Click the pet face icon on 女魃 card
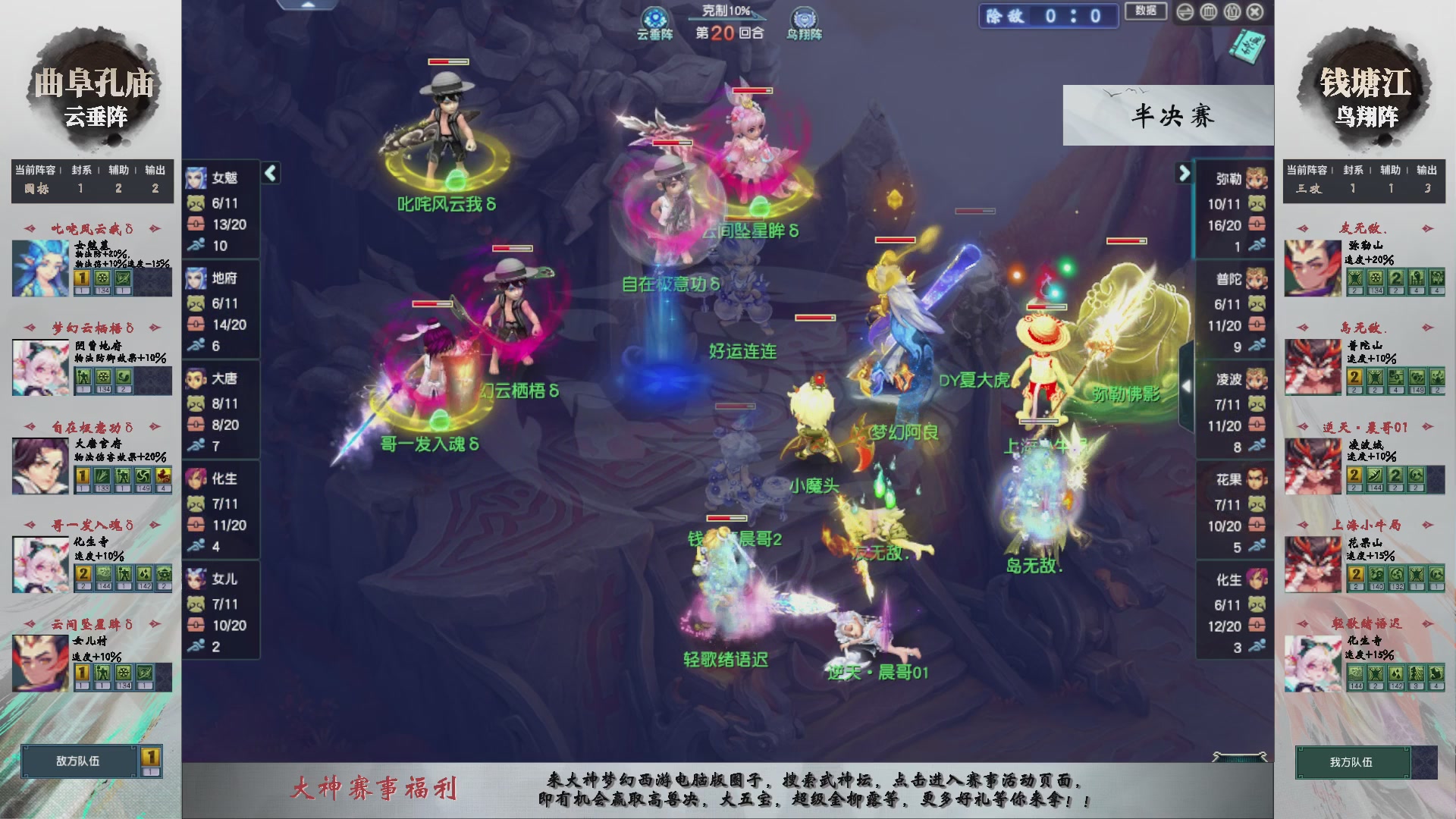Image resolution: width=1456 pixels, height=819 pixels. point(197,203)
